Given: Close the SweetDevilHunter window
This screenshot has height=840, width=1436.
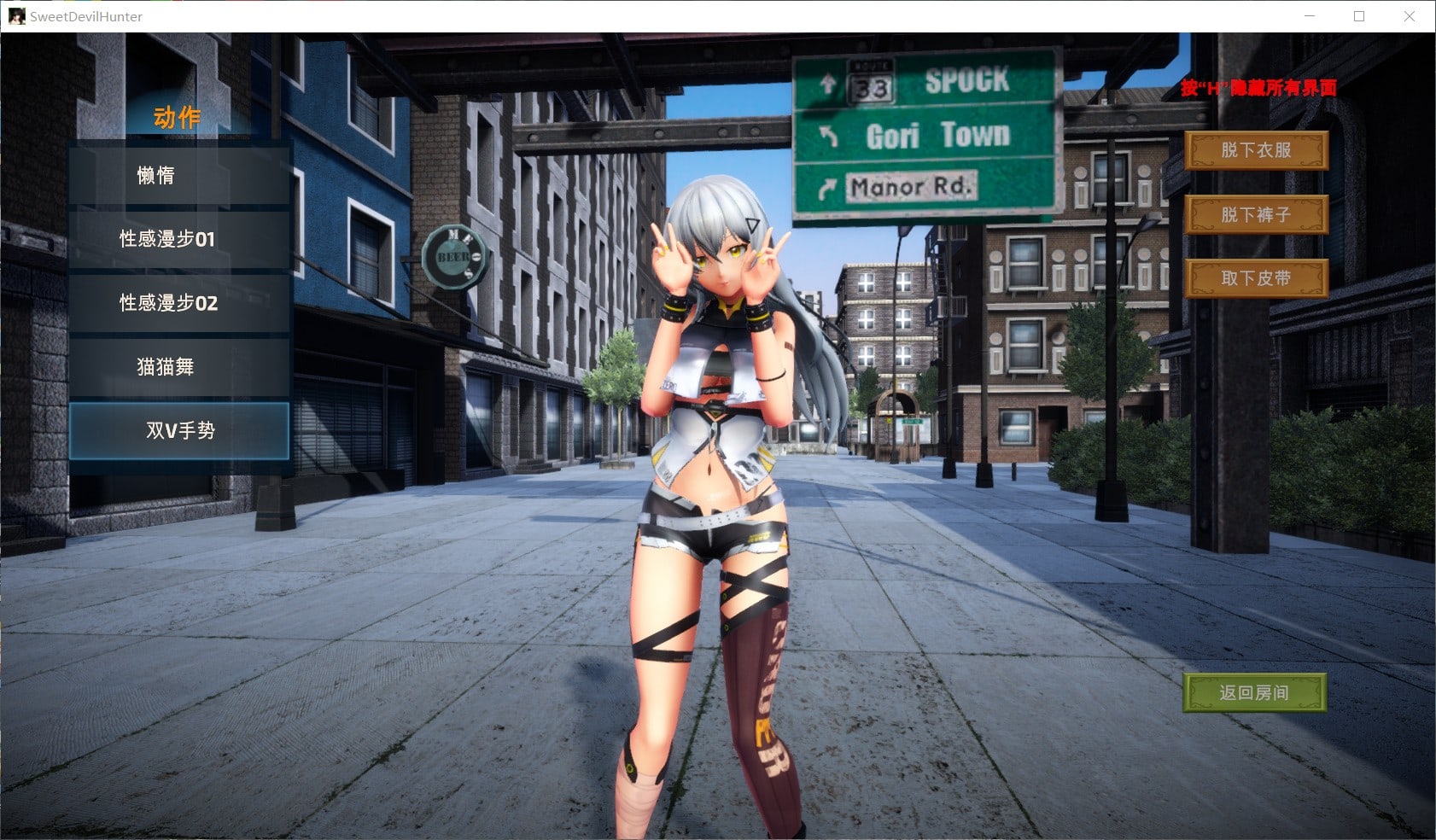Looking at the screenshot, I should point(1410,16).
